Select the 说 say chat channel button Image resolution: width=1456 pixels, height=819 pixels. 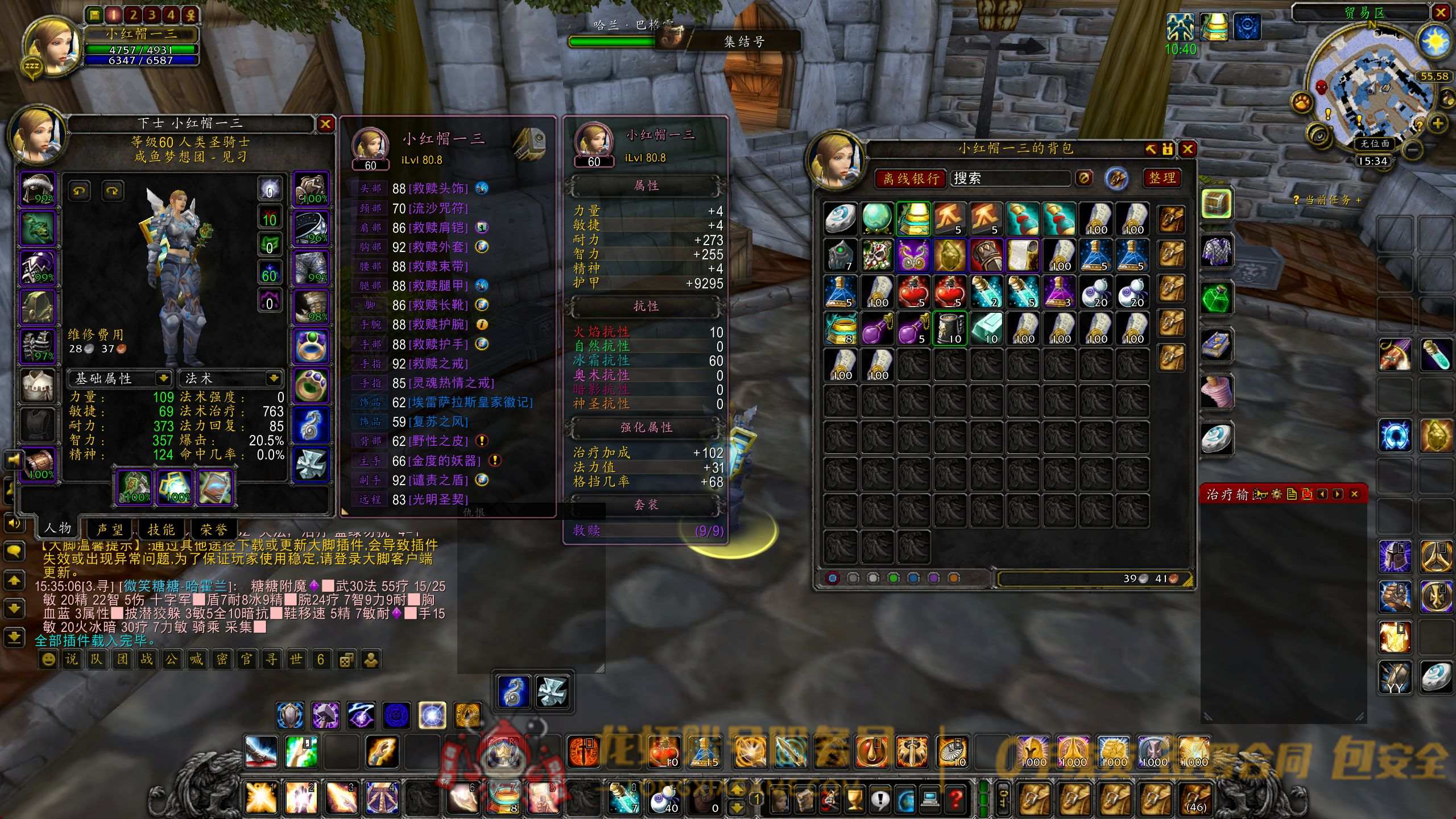[72, 659]
